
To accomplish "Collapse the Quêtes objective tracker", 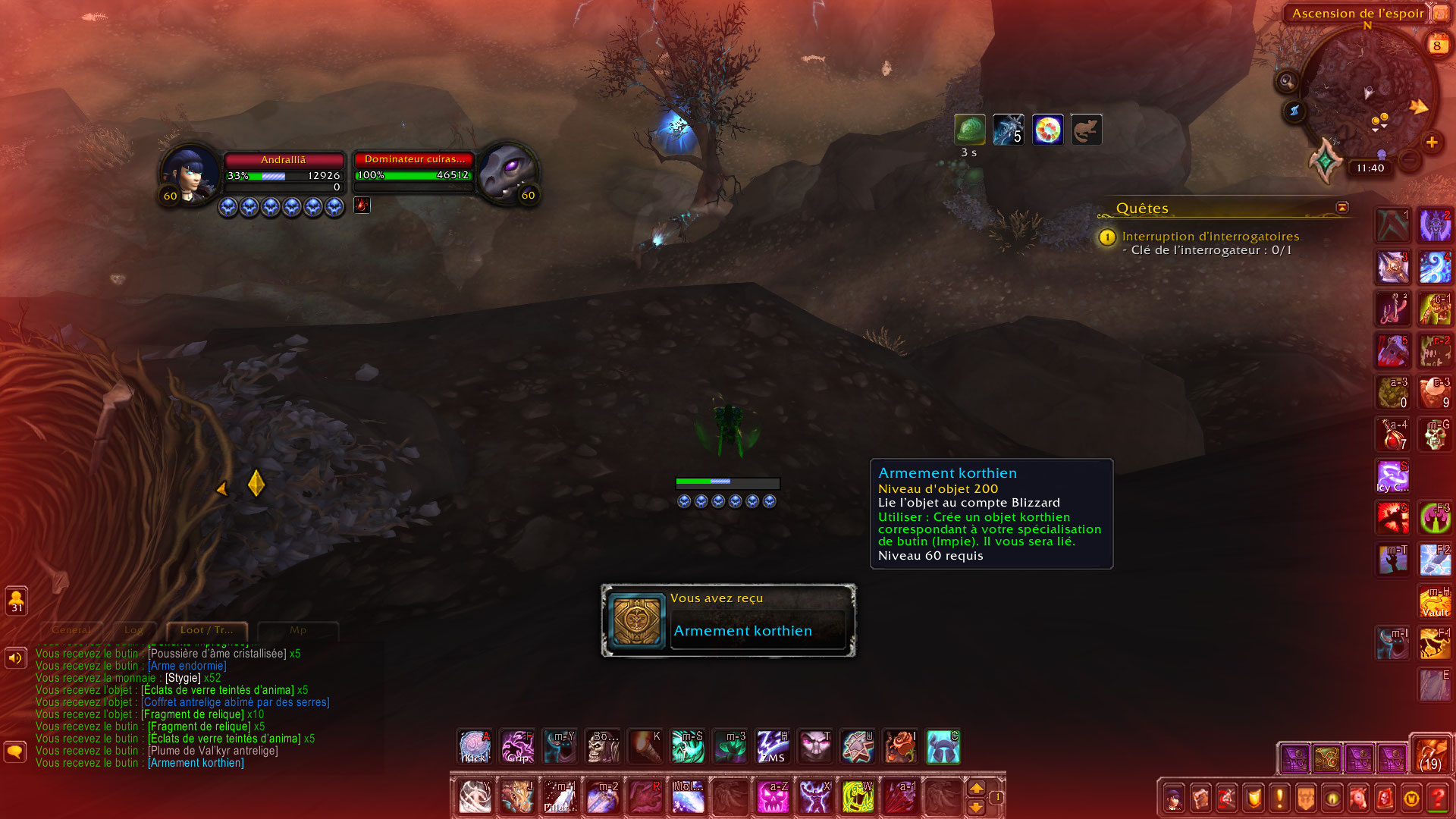I will coord(1341,208).
